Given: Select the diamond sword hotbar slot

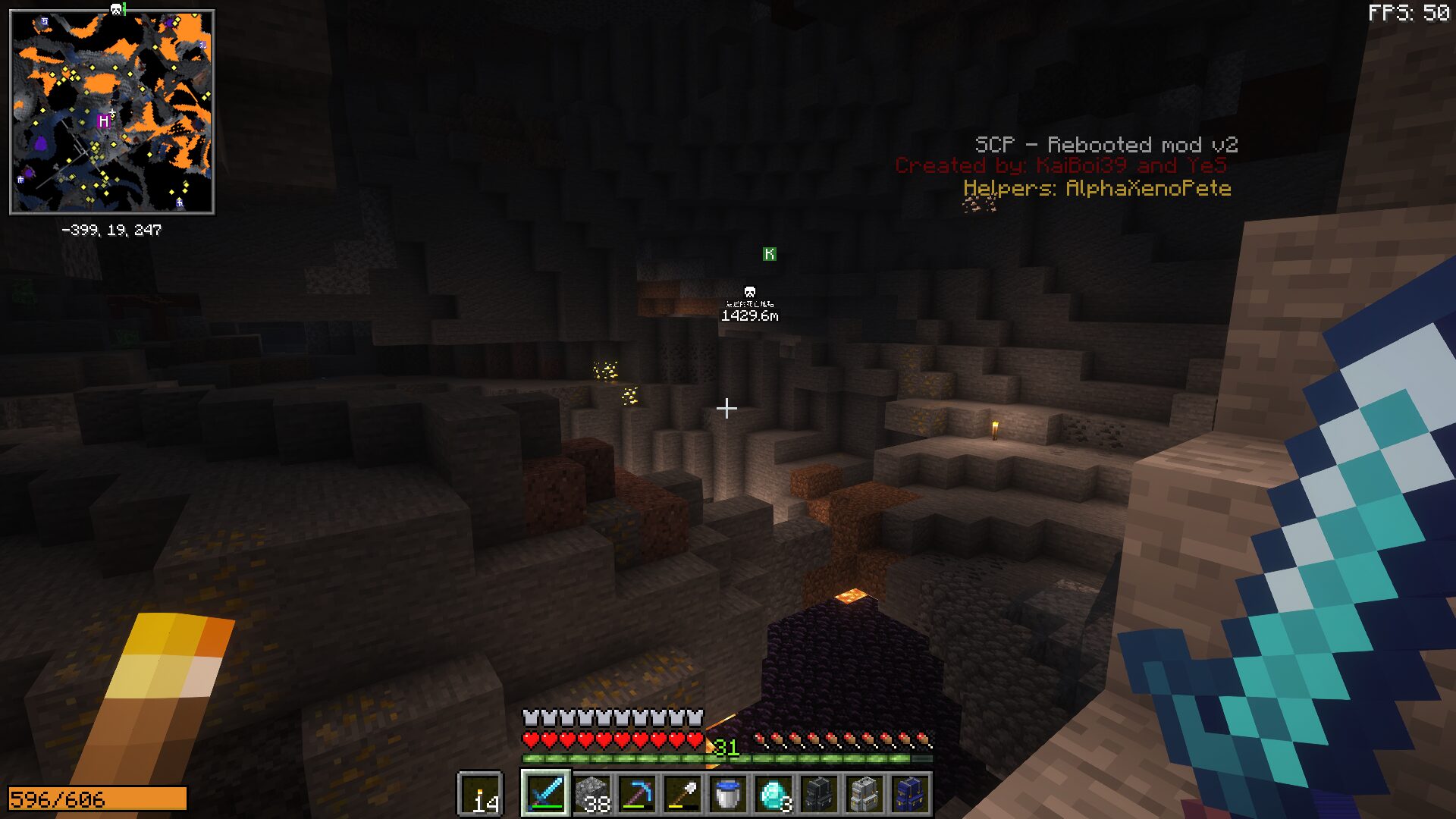Looking at the screenshot, I should 545,794.
